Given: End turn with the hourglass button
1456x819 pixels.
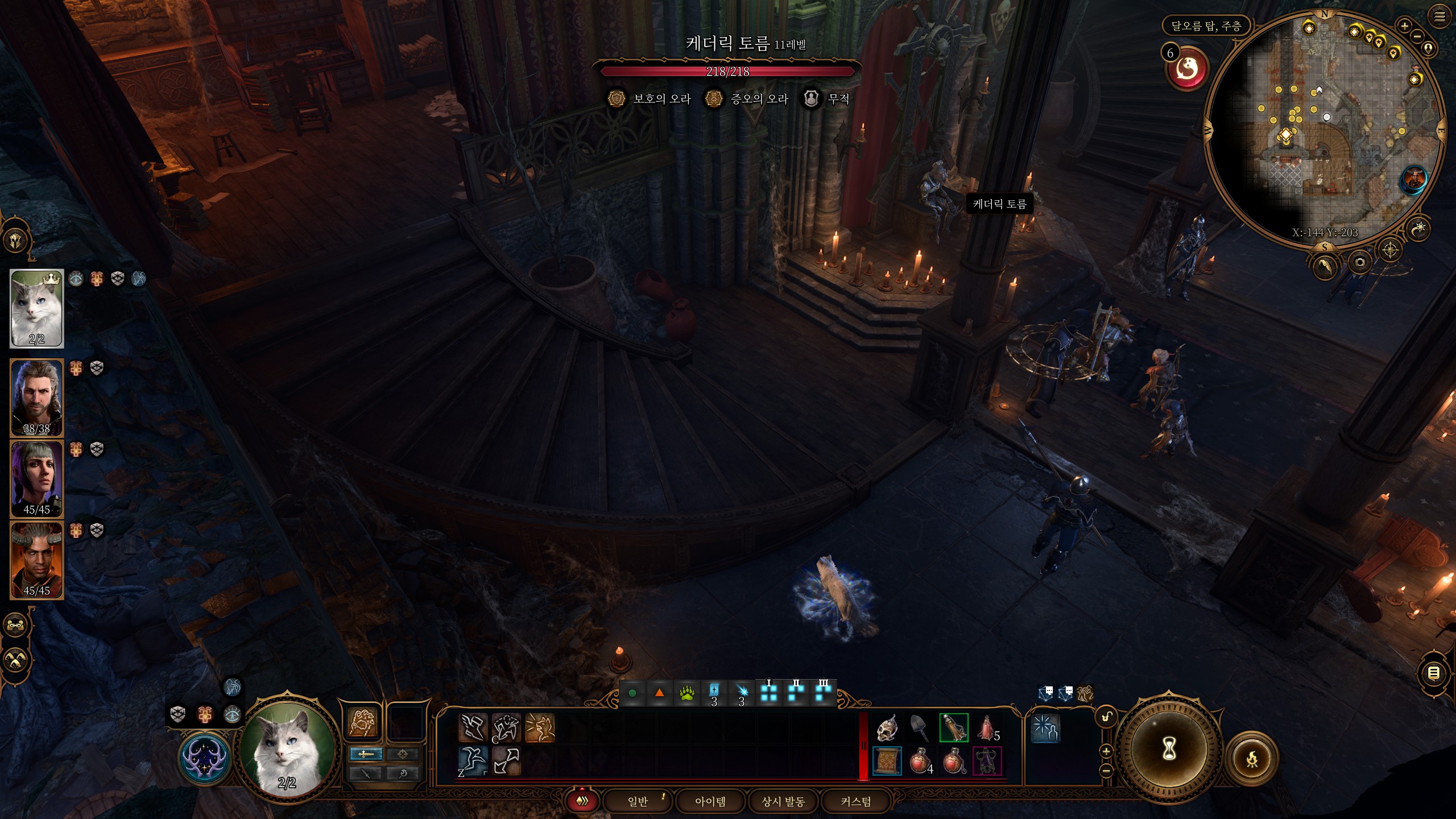Looking at the screenshot, I should click(x=1169, y=750).
